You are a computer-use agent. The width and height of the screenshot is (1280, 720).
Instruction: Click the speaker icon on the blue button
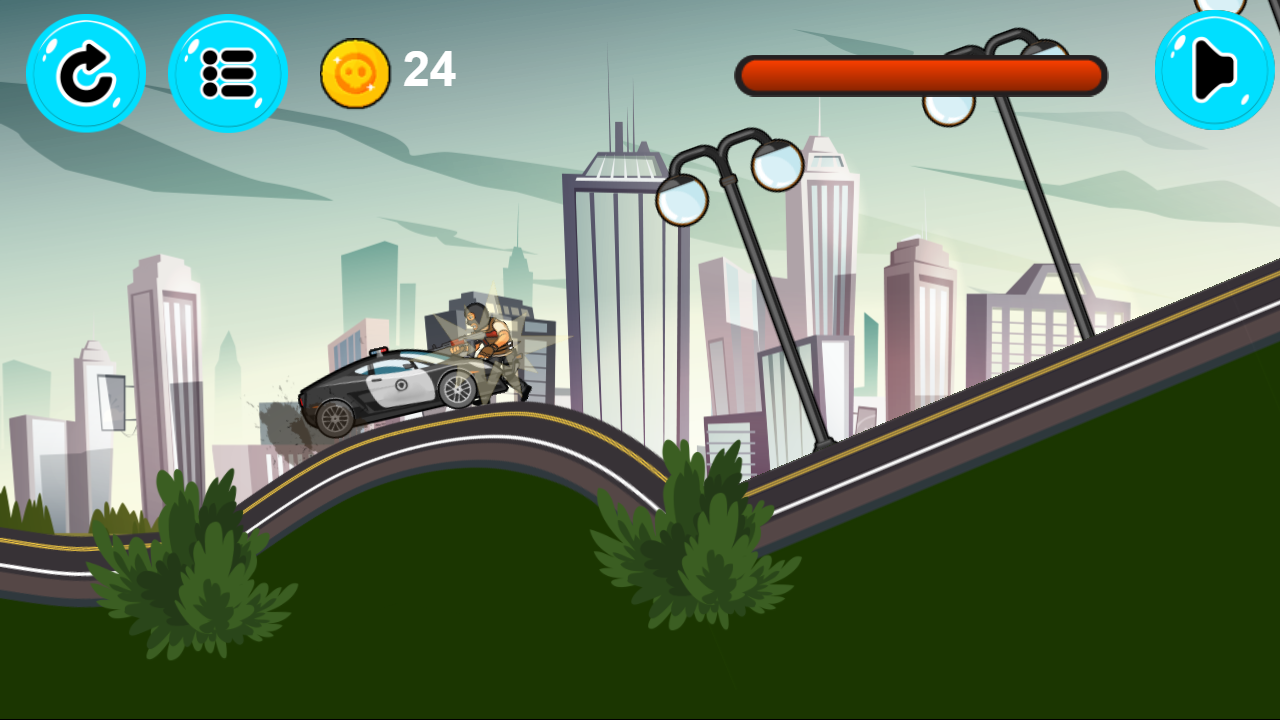click(x=1213, y=68)
